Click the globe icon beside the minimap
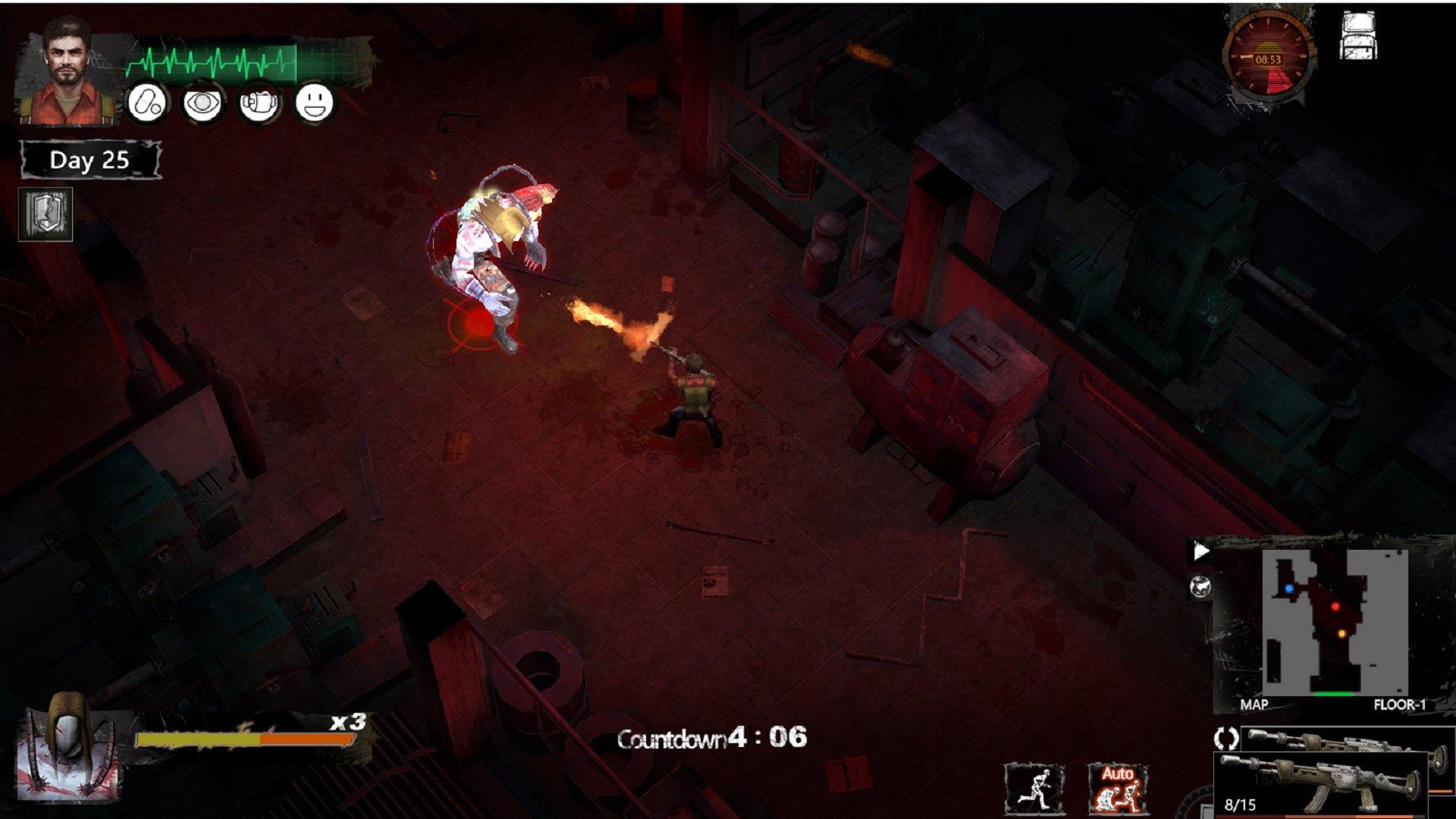Image resolution: width=1456 pixels, height=819 pixels. pyautogui.click(x=1200, y=586)
